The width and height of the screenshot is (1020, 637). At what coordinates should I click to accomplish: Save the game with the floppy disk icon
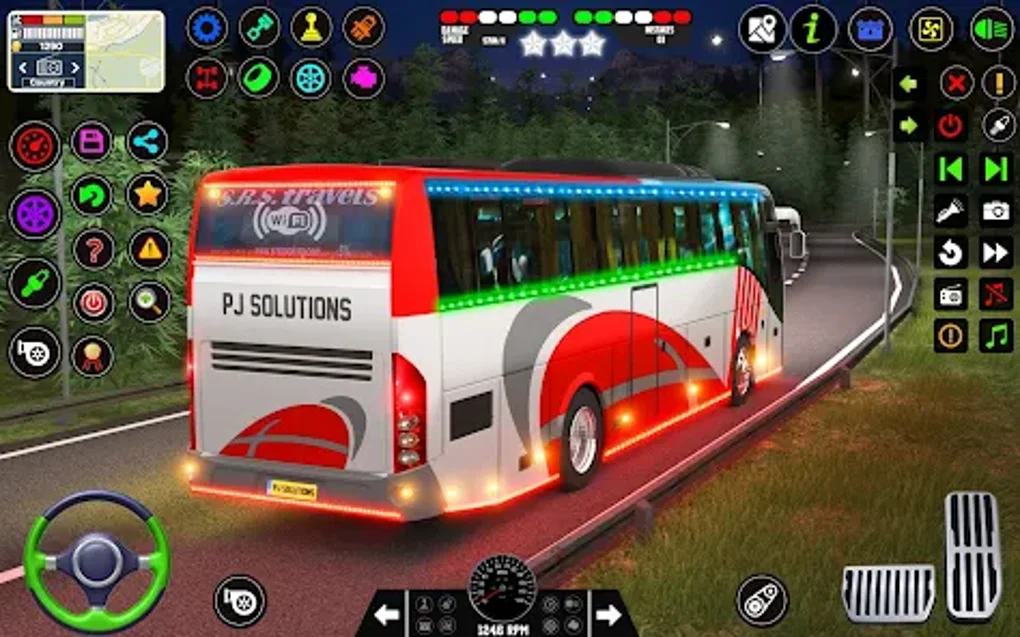pos(92,141)
